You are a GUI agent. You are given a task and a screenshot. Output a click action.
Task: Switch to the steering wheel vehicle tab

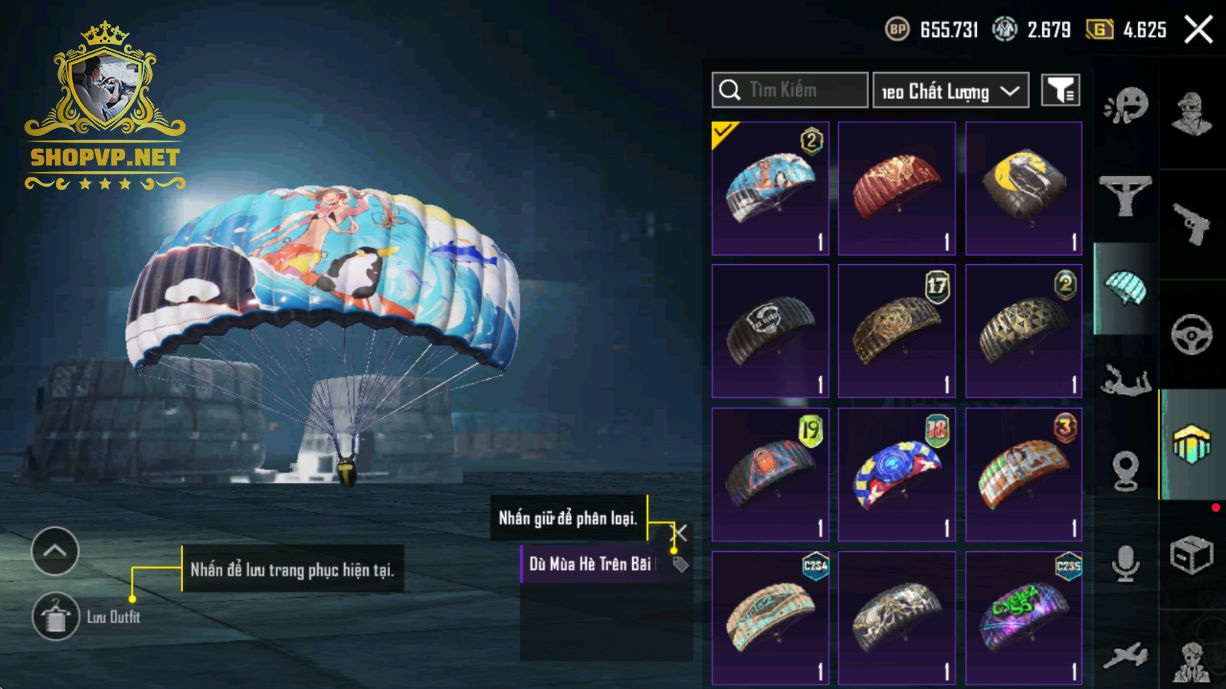(x=1192, y=334)
